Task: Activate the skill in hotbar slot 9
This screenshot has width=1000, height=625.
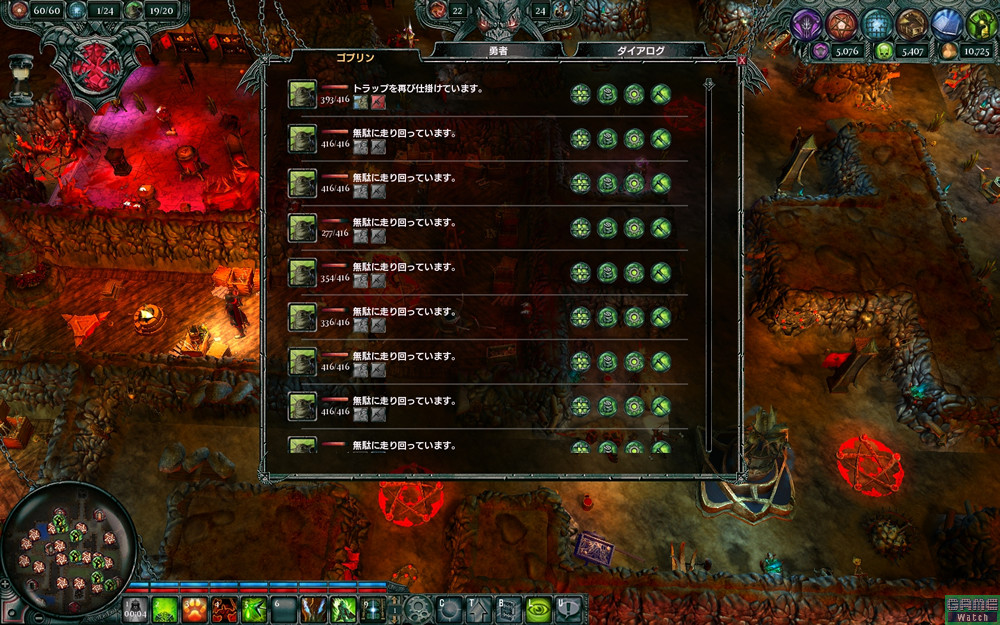Action: 375,609
